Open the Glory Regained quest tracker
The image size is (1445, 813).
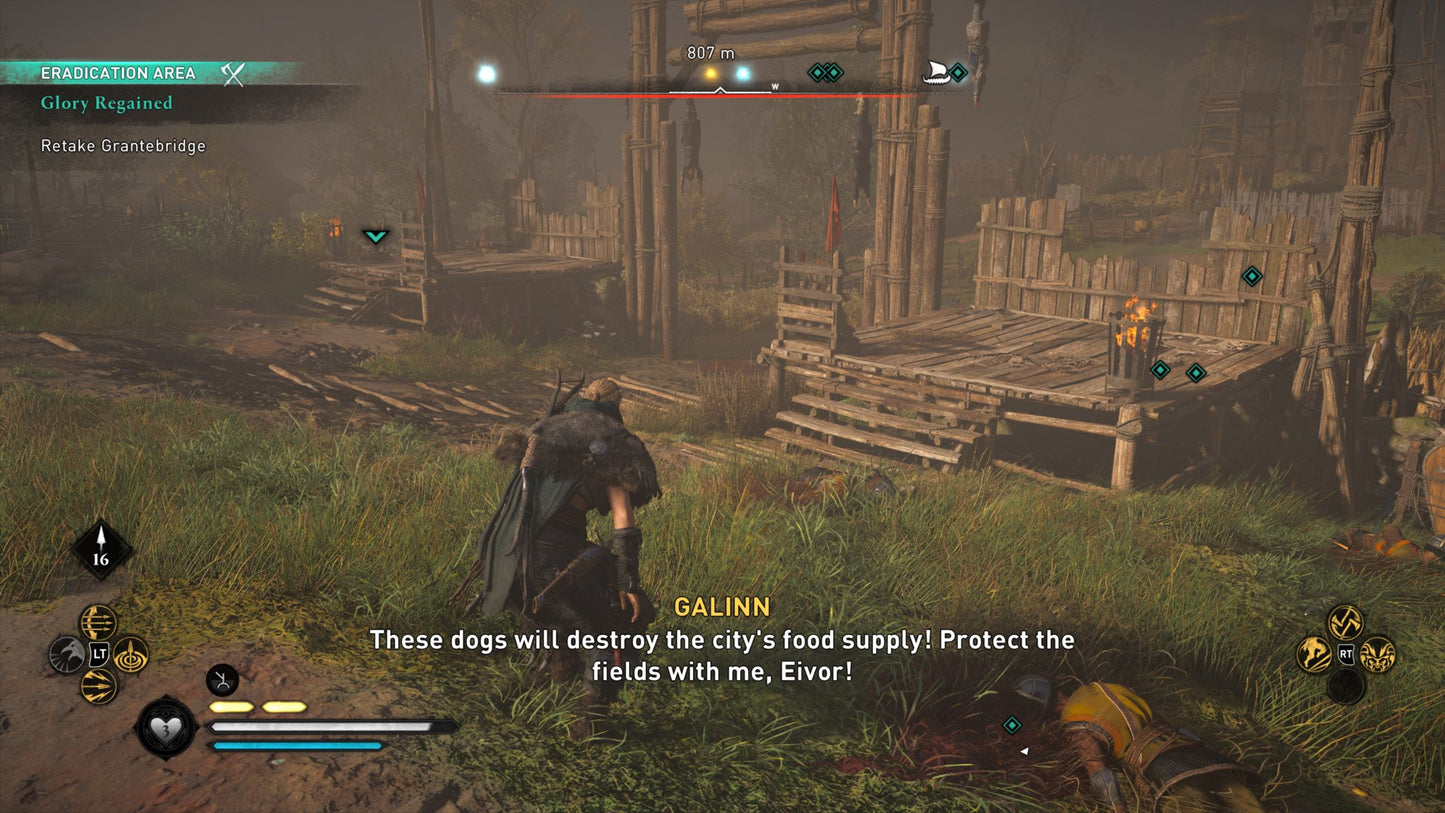[107, 103]
